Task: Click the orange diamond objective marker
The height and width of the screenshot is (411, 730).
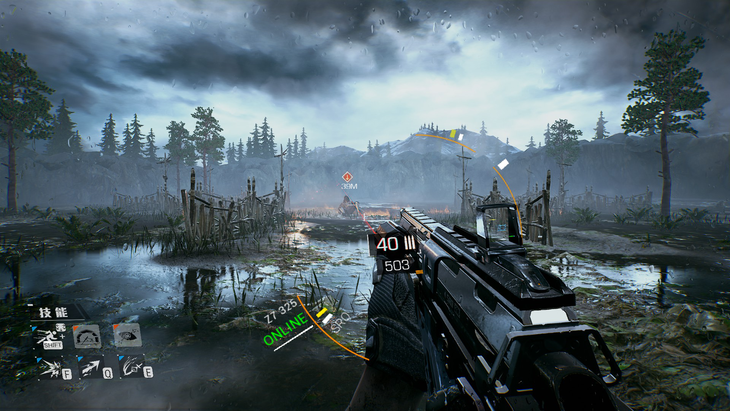Action: [x=347, y=177]
